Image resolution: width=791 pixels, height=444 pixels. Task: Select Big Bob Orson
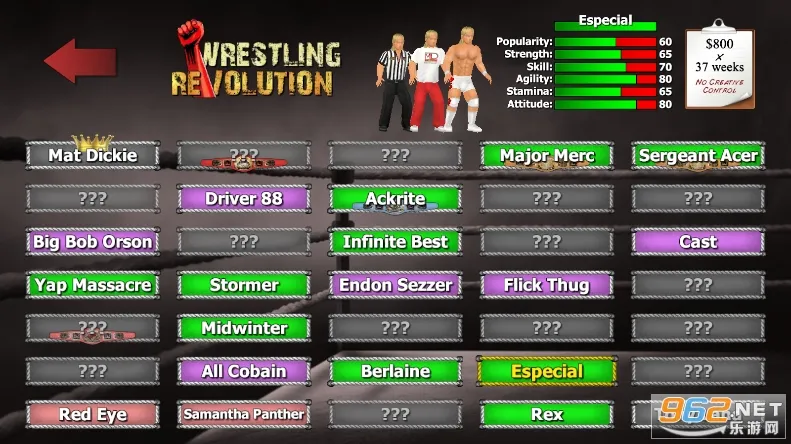click(93, 242)
